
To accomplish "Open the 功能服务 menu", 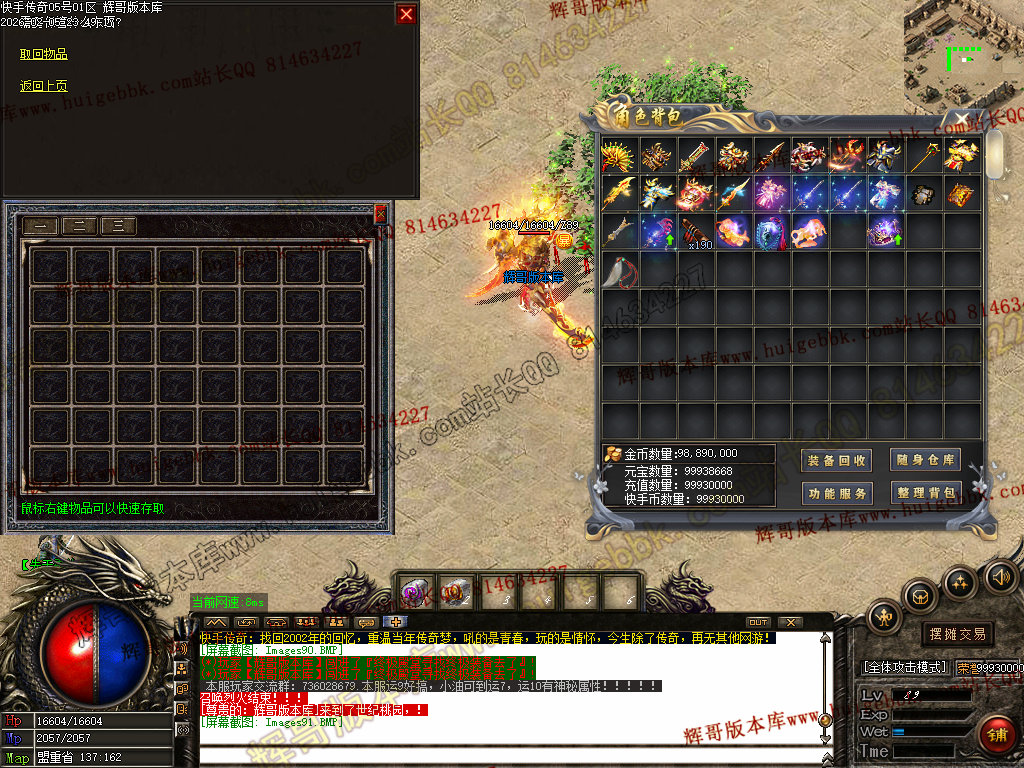I will 836,493.
